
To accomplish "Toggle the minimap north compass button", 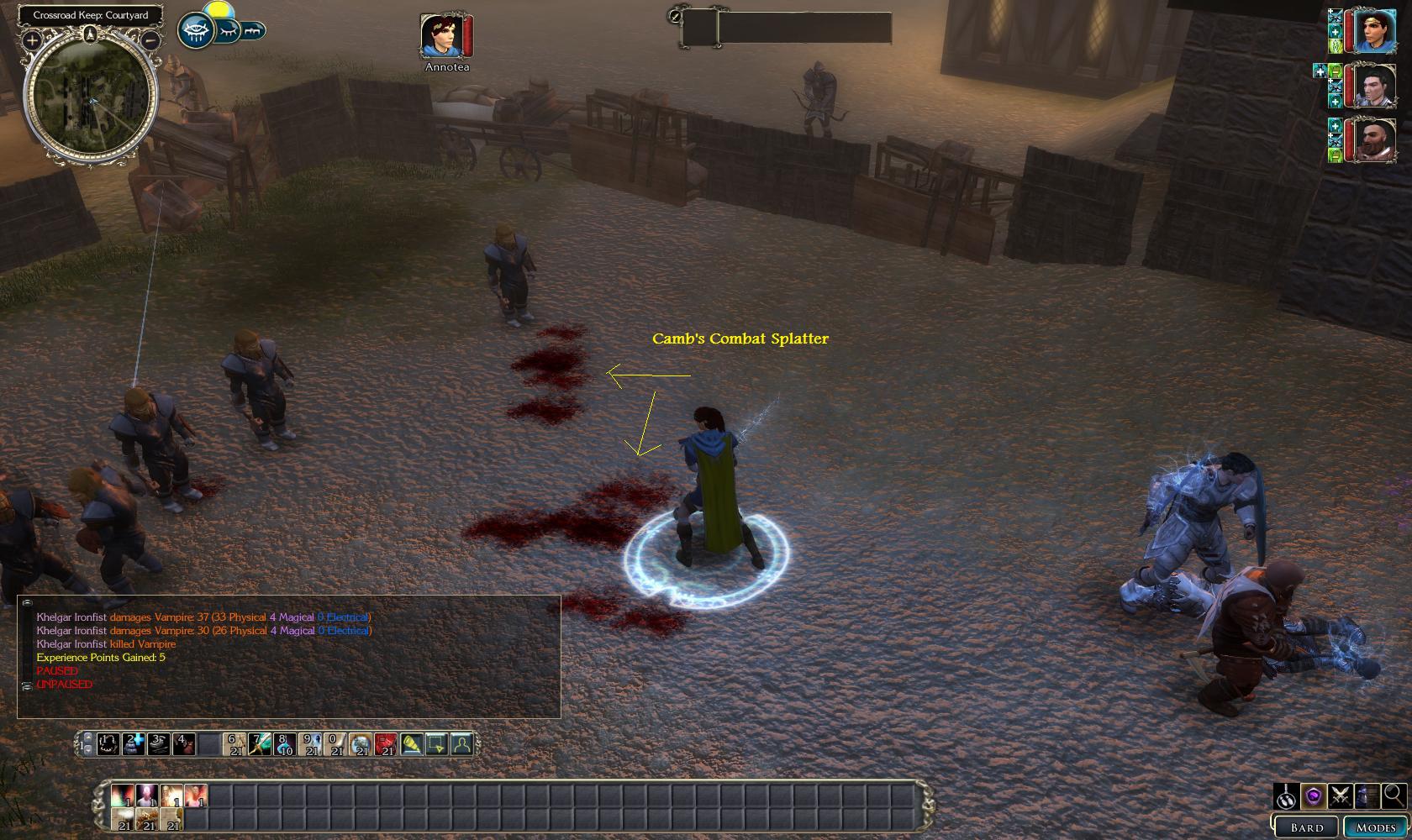I will pyautogui.click(x=90, y=34).
